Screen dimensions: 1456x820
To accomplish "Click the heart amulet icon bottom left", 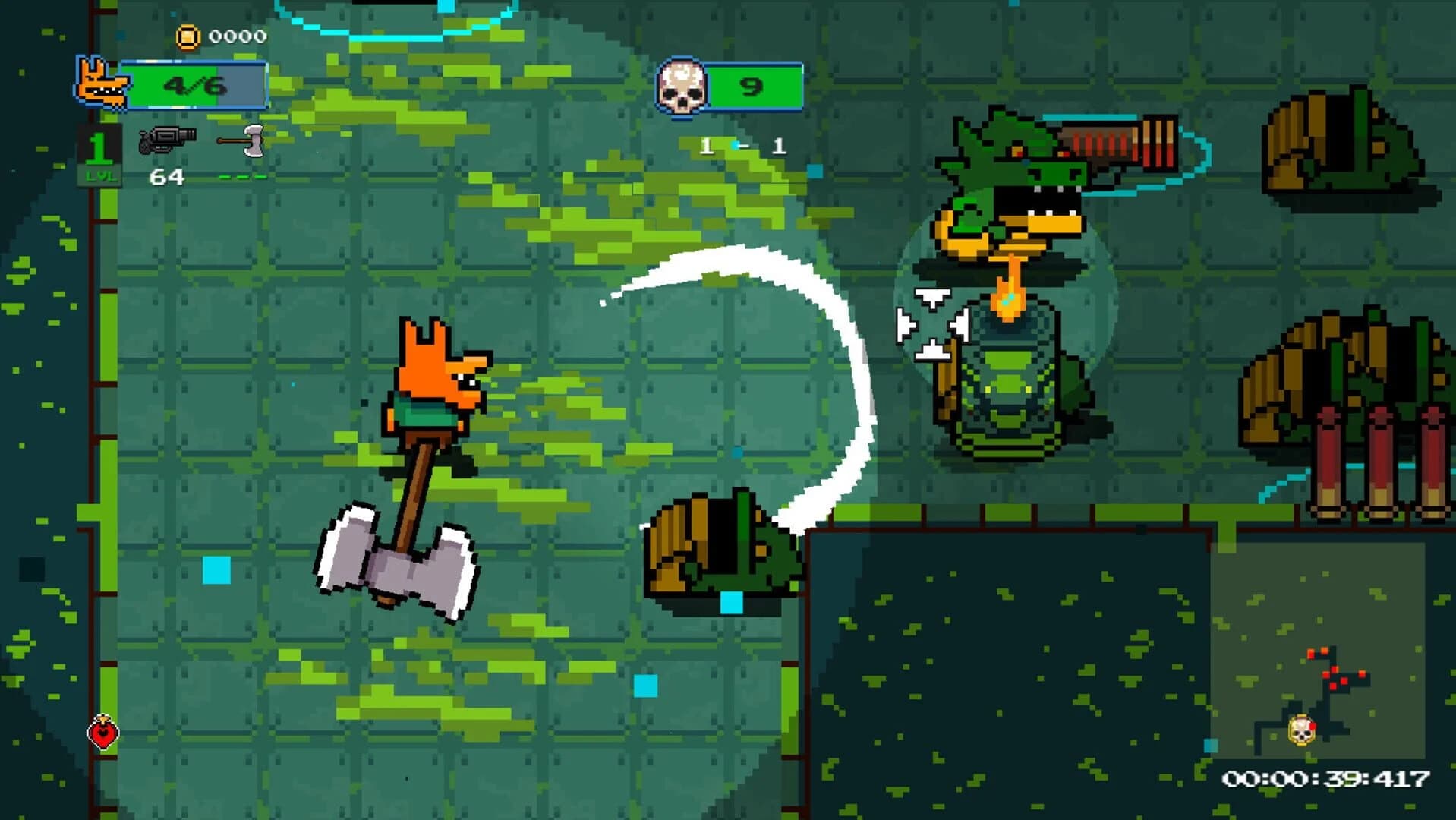I will [105, 733].
